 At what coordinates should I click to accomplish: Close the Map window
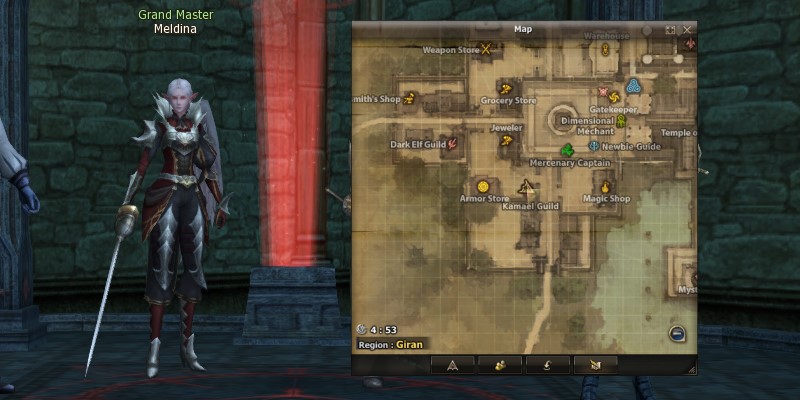[x=688, y=30]
